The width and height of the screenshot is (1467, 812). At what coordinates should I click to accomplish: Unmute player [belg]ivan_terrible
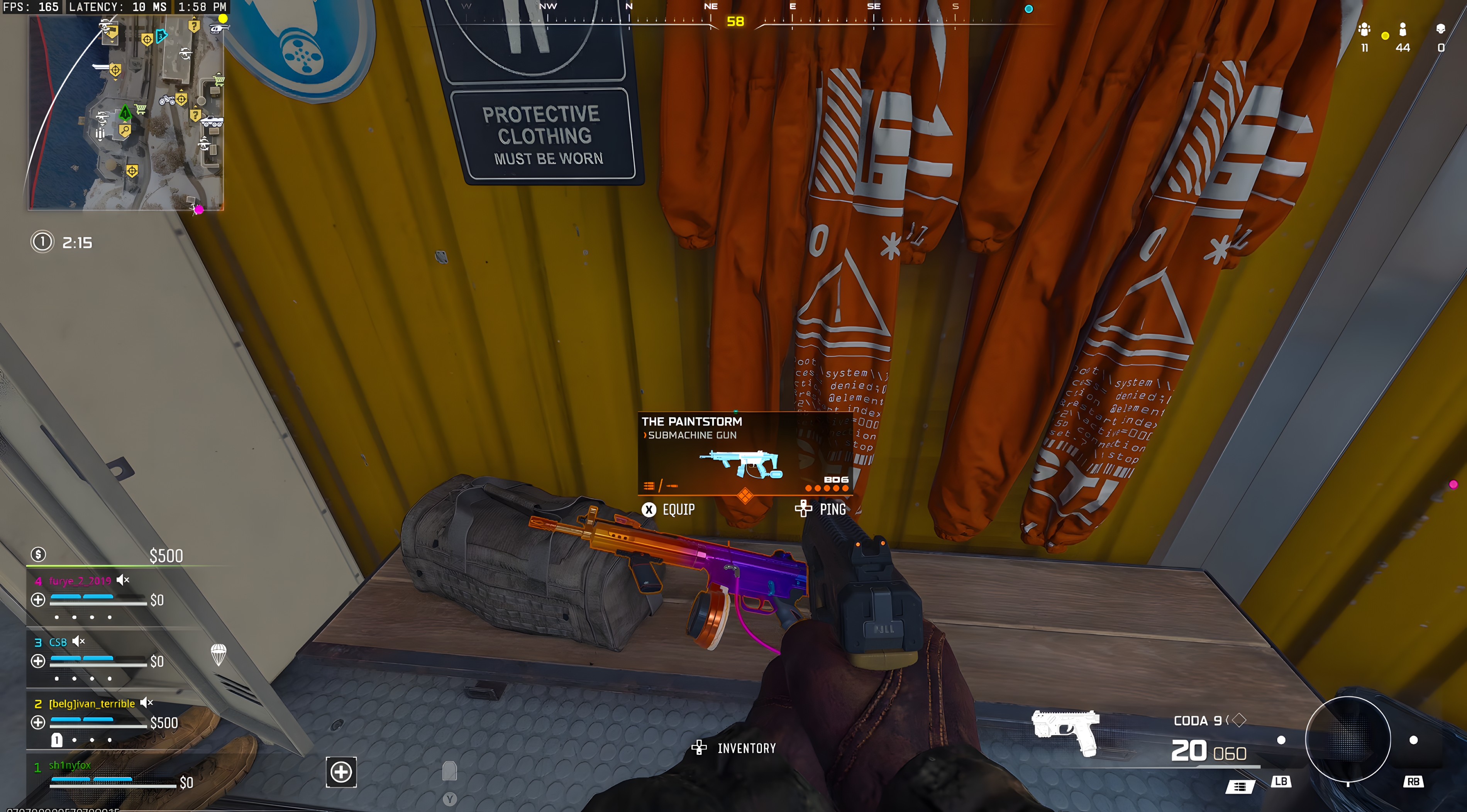[146, 703]
